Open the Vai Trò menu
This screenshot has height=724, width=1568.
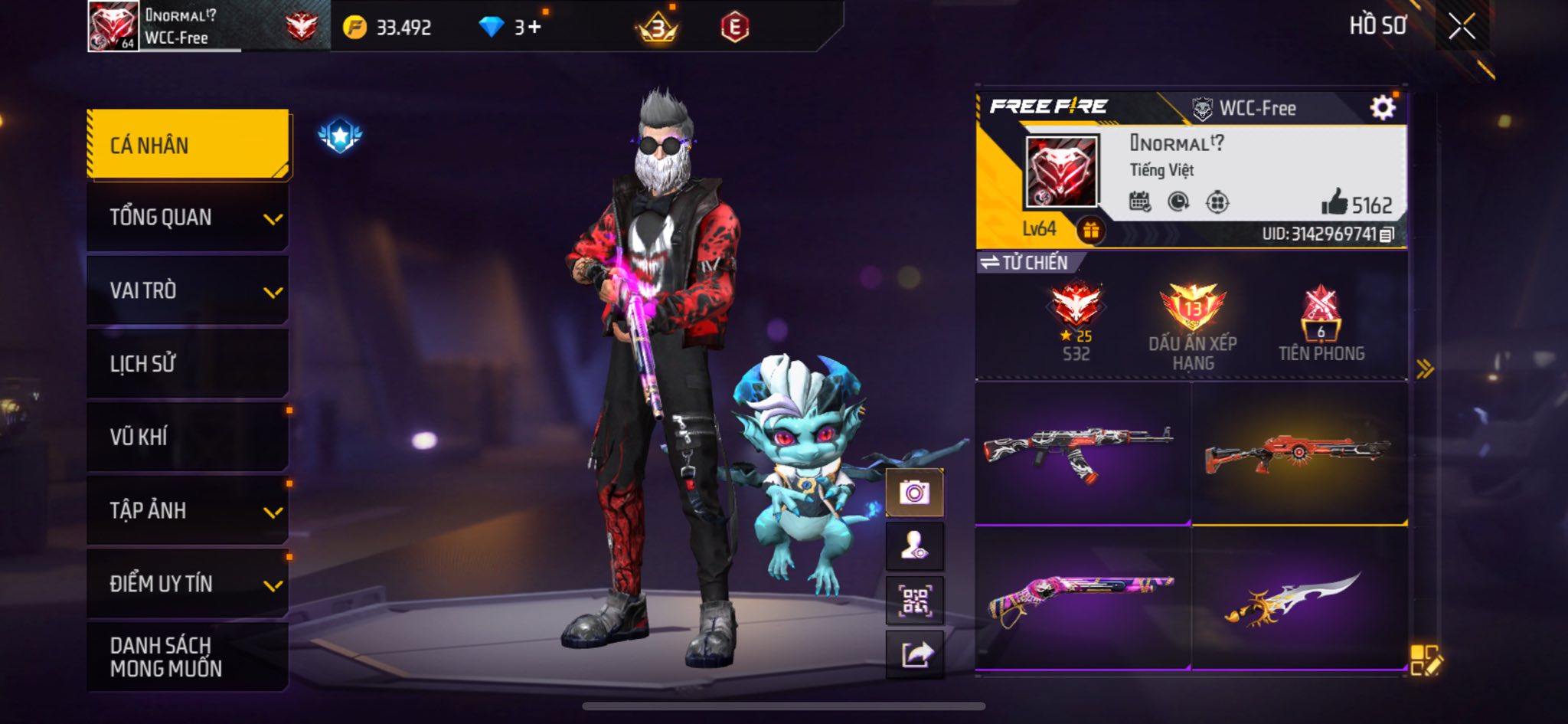click(188, 291)
